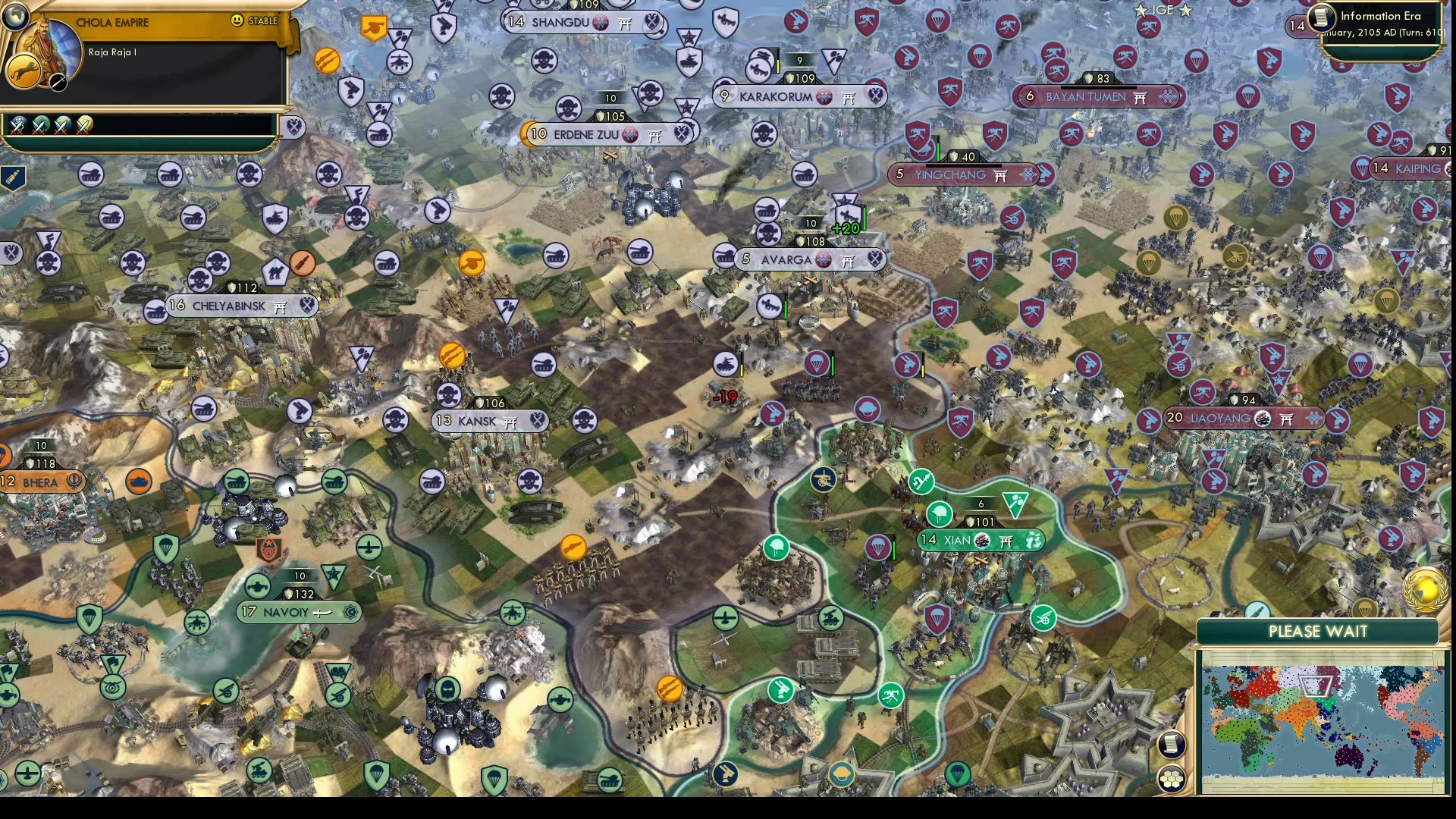Click the Chola Empire title banner
Screen dimensions: 1456x819
point(112,23)
